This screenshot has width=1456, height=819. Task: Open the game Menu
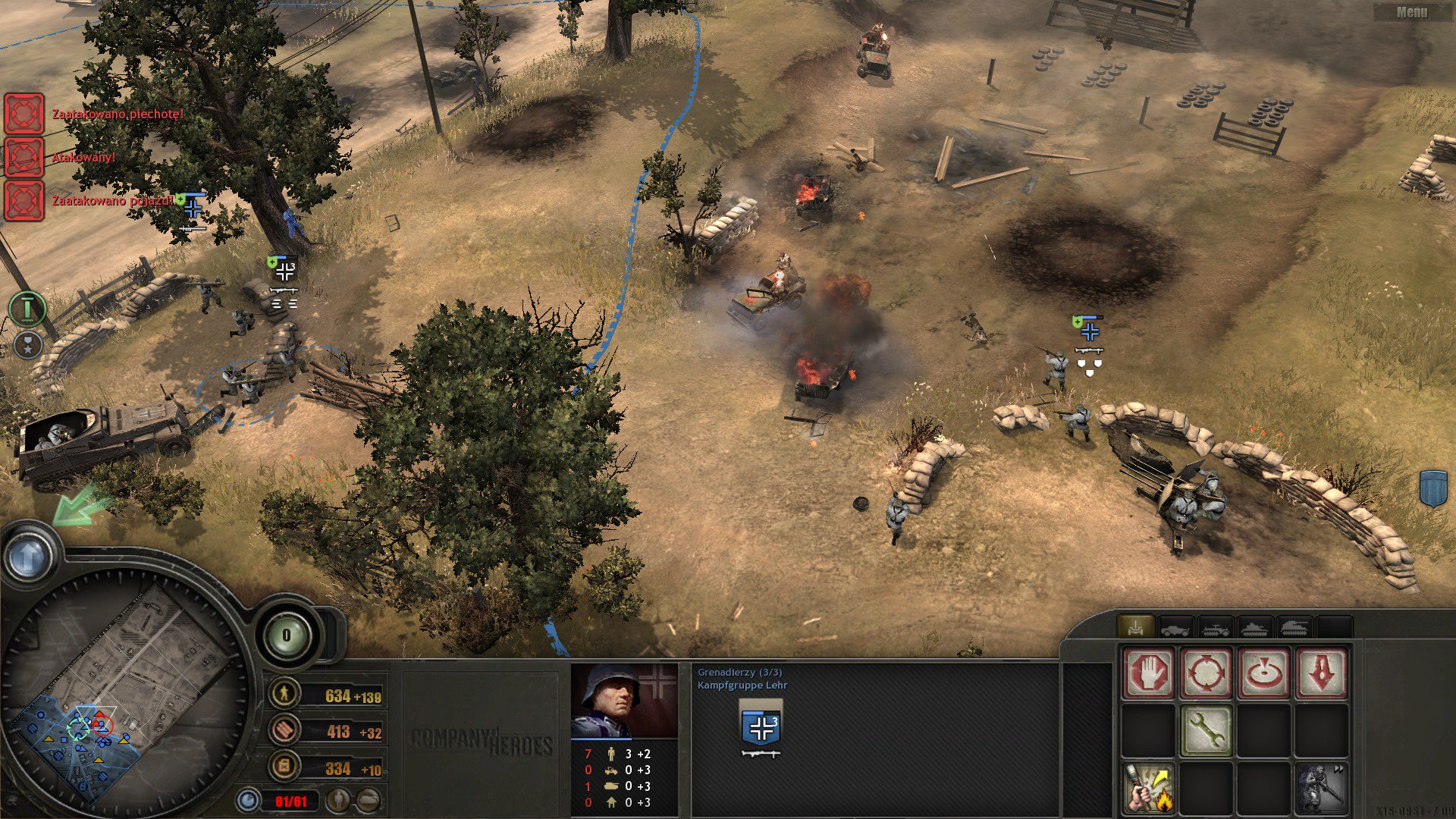[1411, 12]
